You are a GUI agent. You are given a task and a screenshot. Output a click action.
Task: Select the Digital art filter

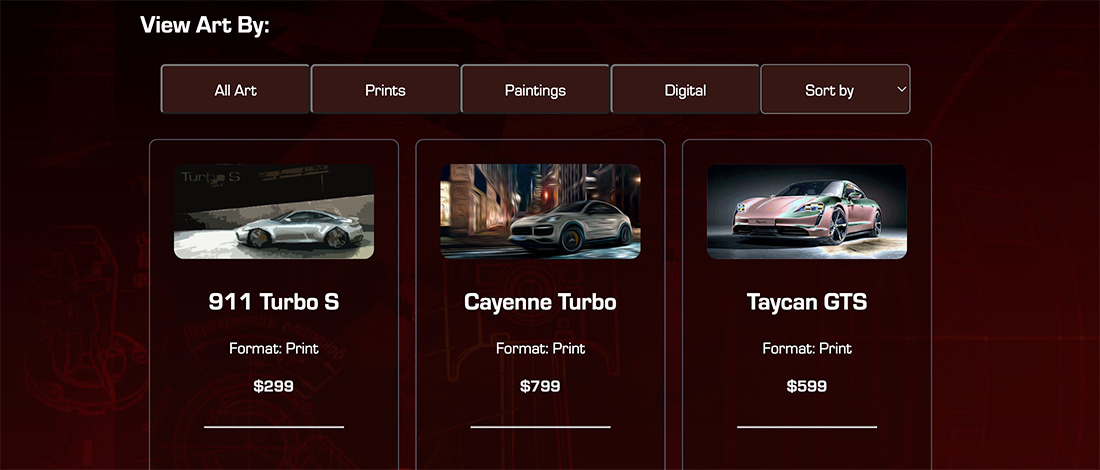[x=685, y=90]
